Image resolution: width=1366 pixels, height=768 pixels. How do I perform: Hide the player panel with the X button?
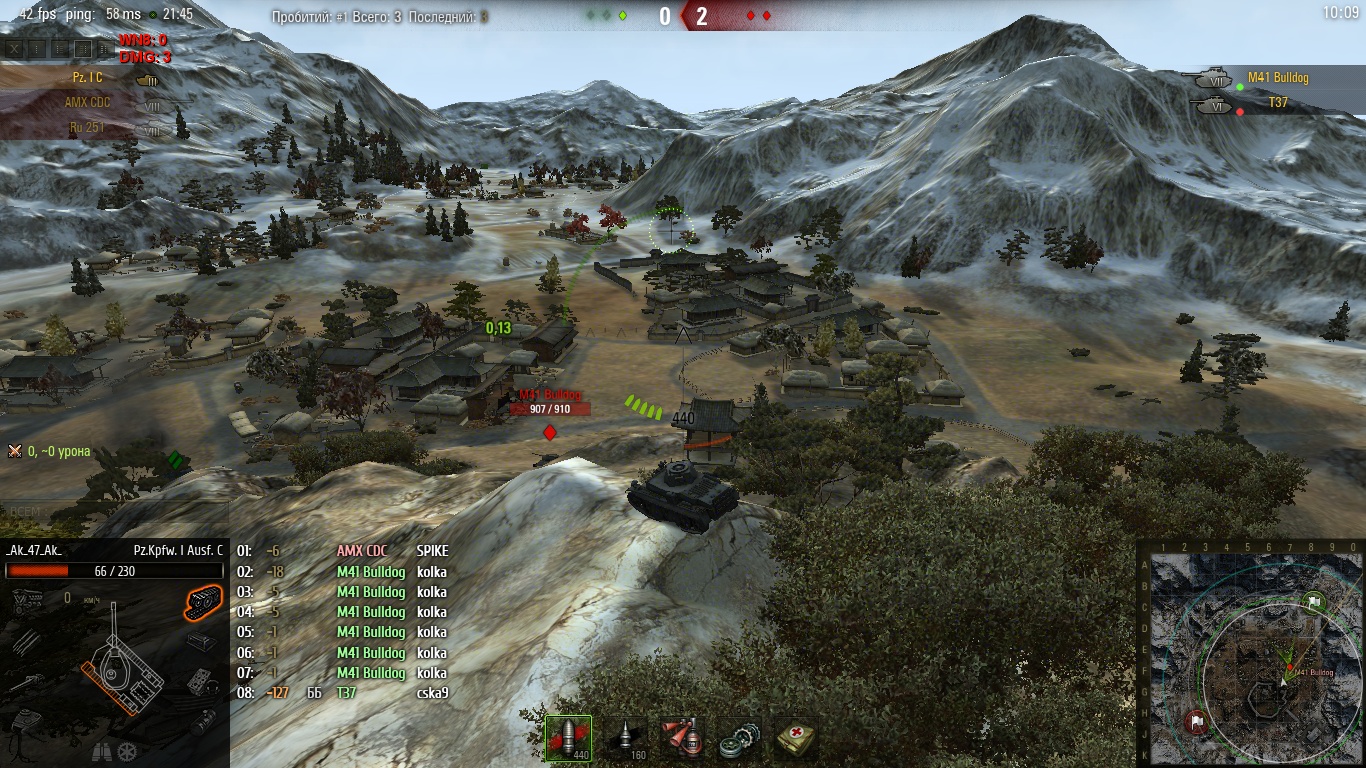click(14, 48)
